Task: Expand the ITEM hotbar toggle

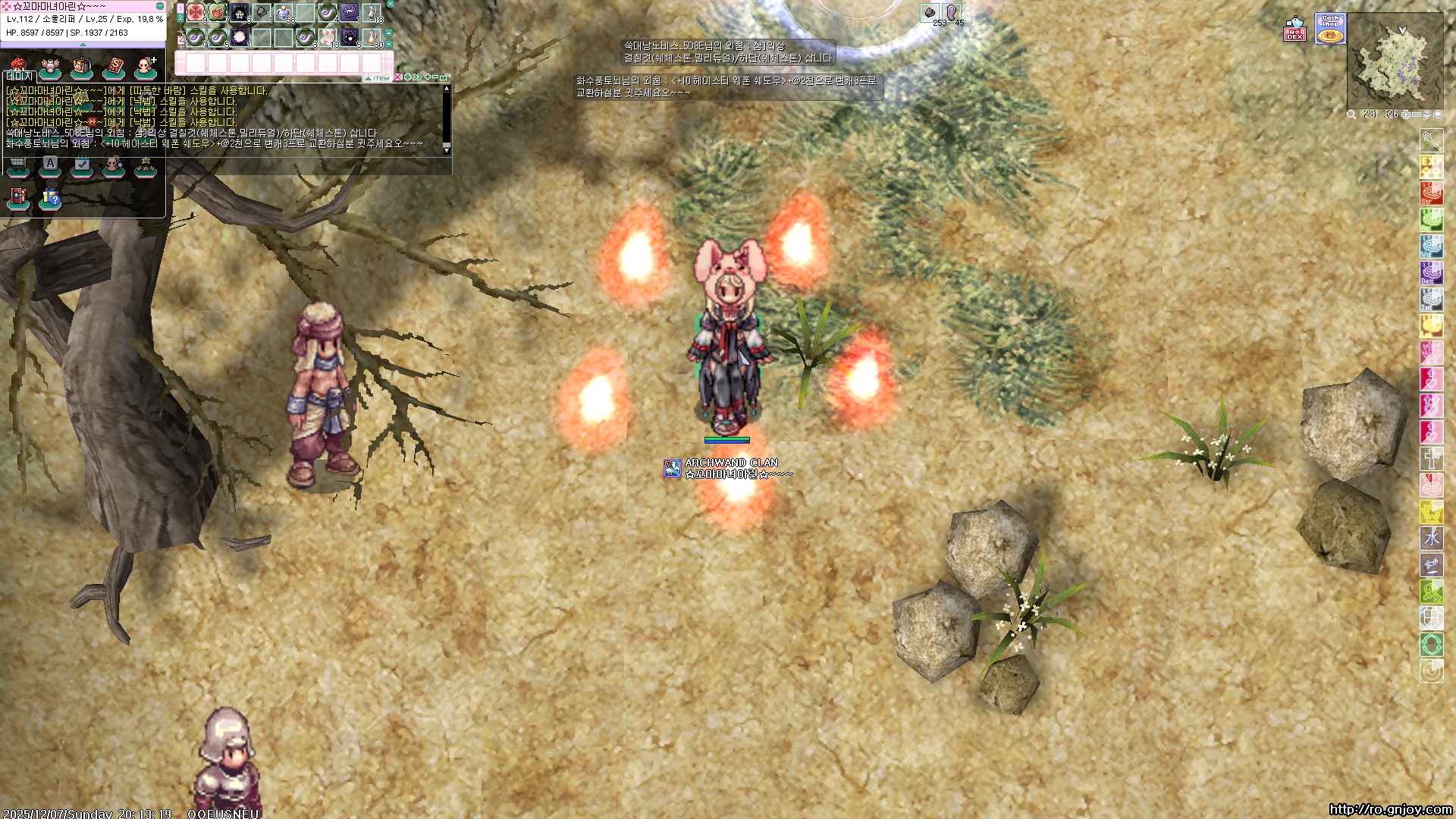Action: point(378,78)
